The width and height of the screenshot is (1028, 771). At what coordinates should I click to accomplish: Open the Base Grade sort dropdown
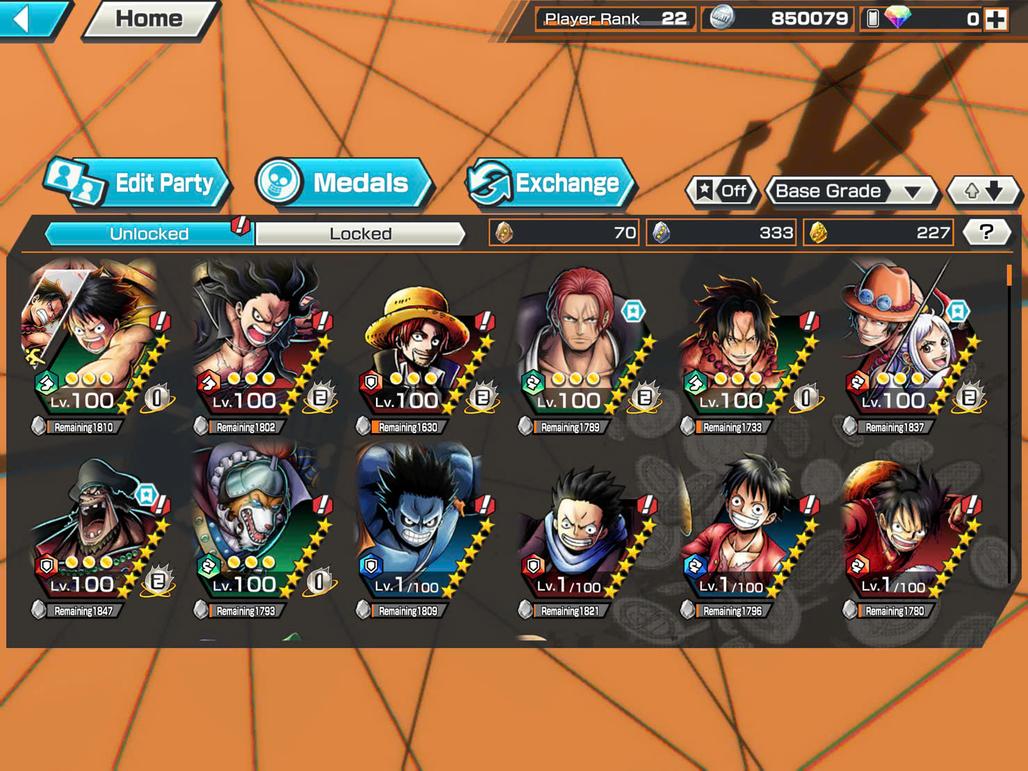(x=850, y=191)
